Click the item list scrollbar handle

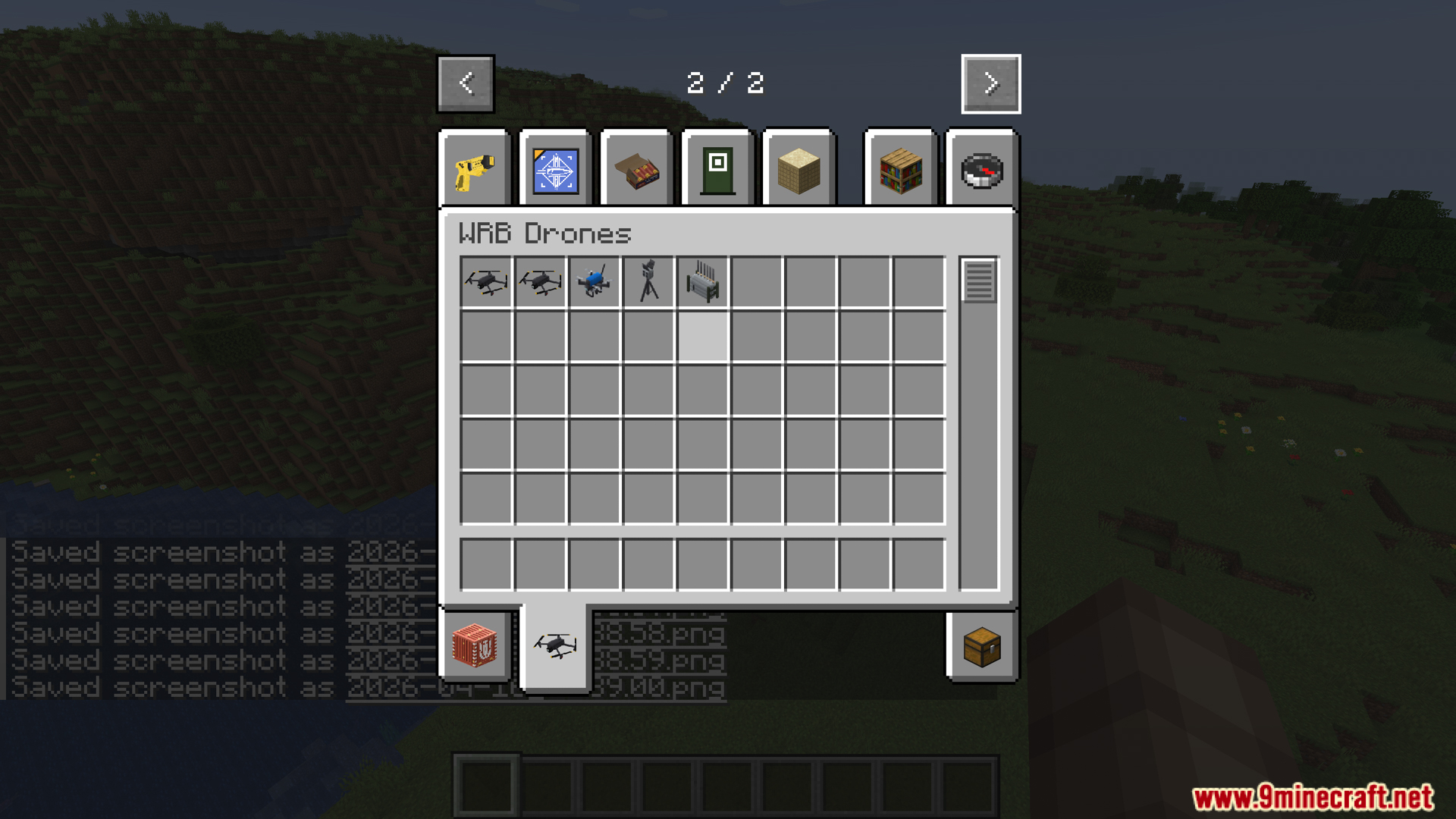point(979,282)
